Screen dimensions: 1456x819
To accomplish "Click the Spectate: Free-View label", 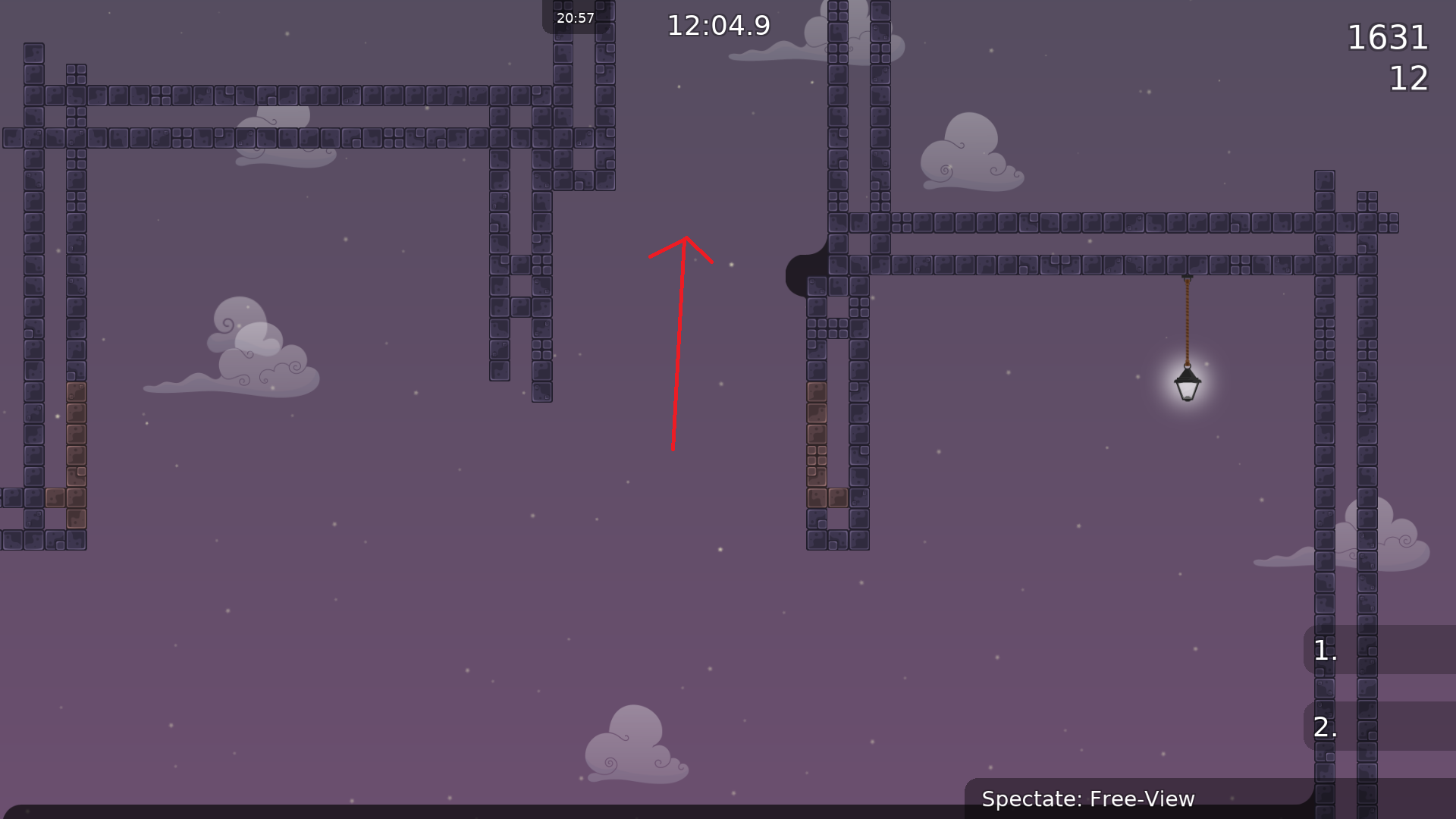I will (x=1088, y=799).
